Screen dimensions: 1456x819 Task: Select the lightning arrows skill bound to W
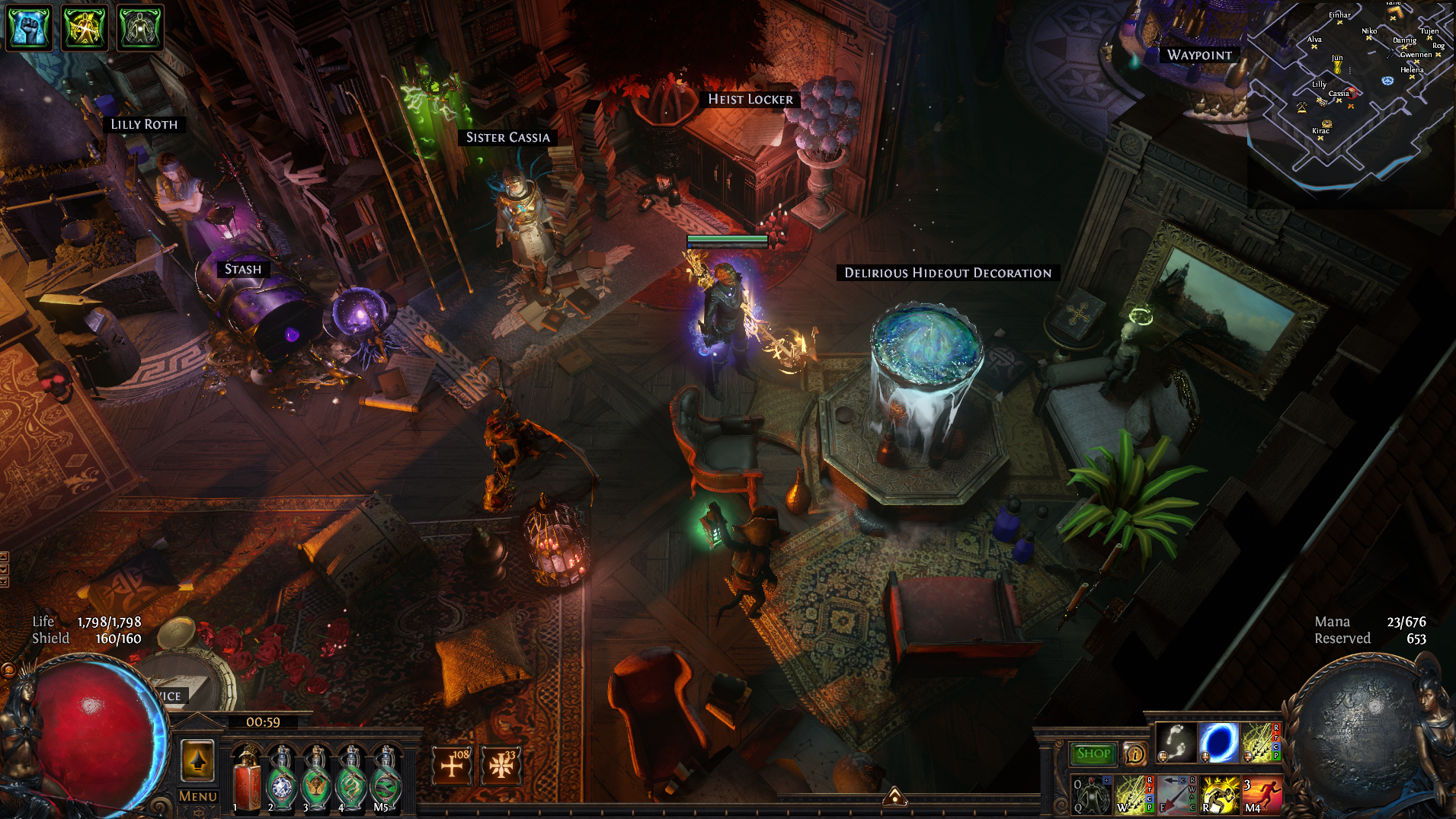pyautogui.click(x=1134, y=795)
